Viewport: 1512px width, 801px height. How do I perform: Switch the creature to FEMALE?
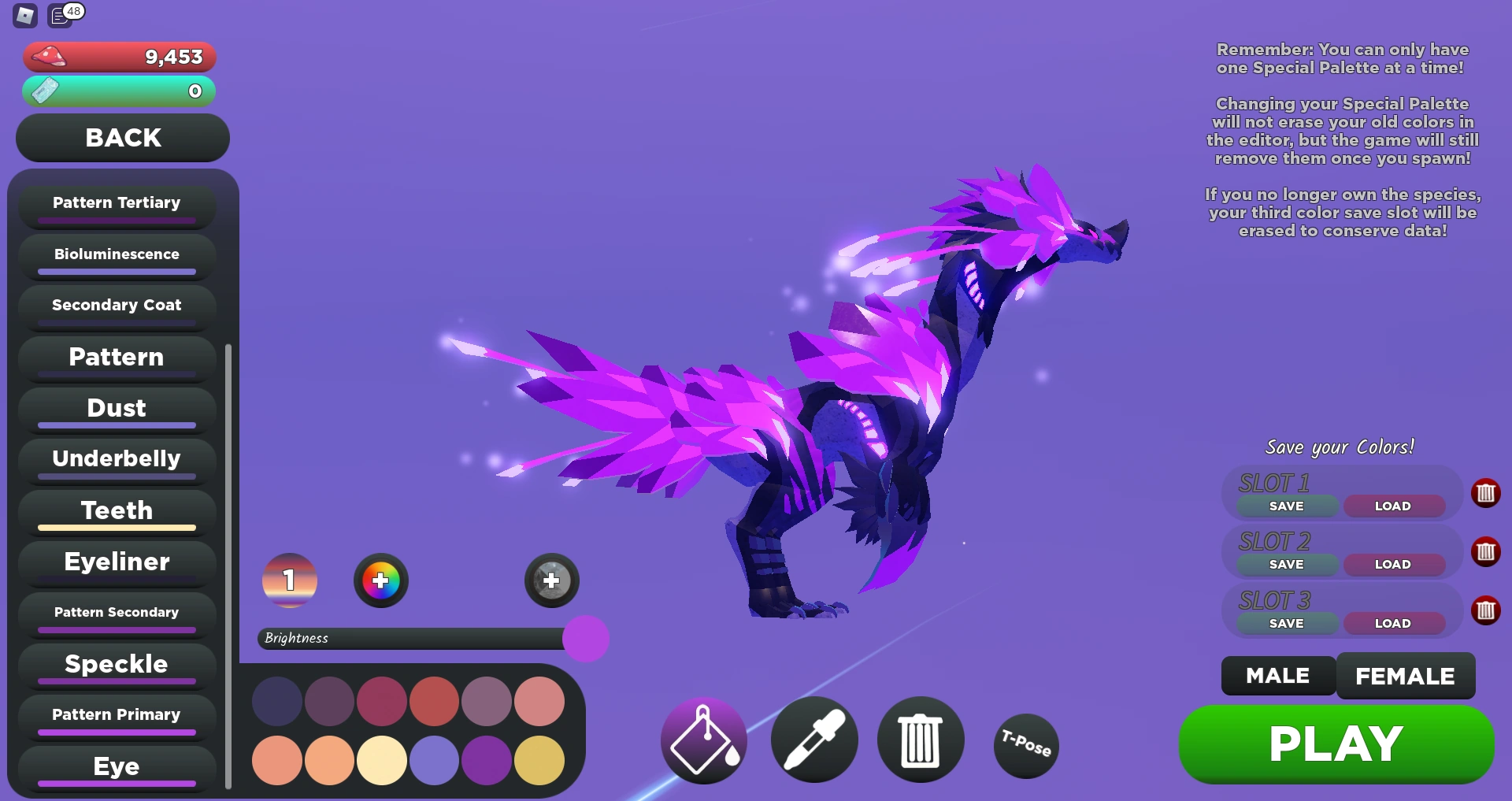coord(1406,675)
